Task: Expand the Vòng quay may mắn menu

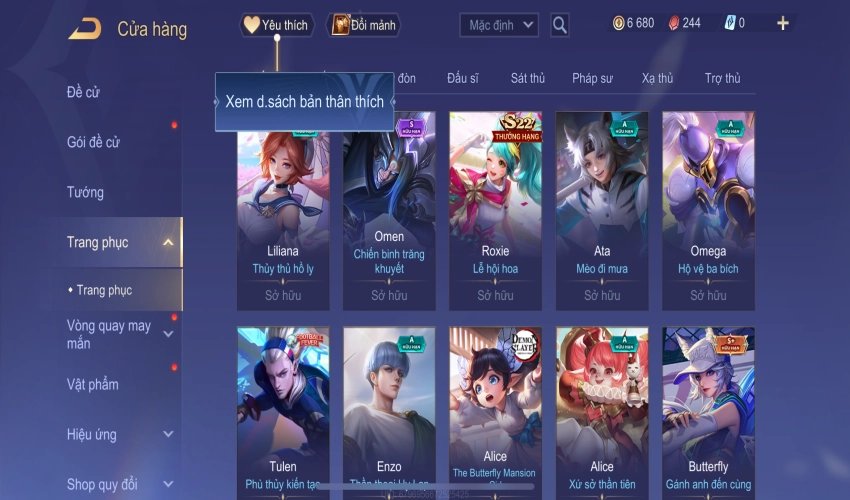Action: click(x=168, y=334)
